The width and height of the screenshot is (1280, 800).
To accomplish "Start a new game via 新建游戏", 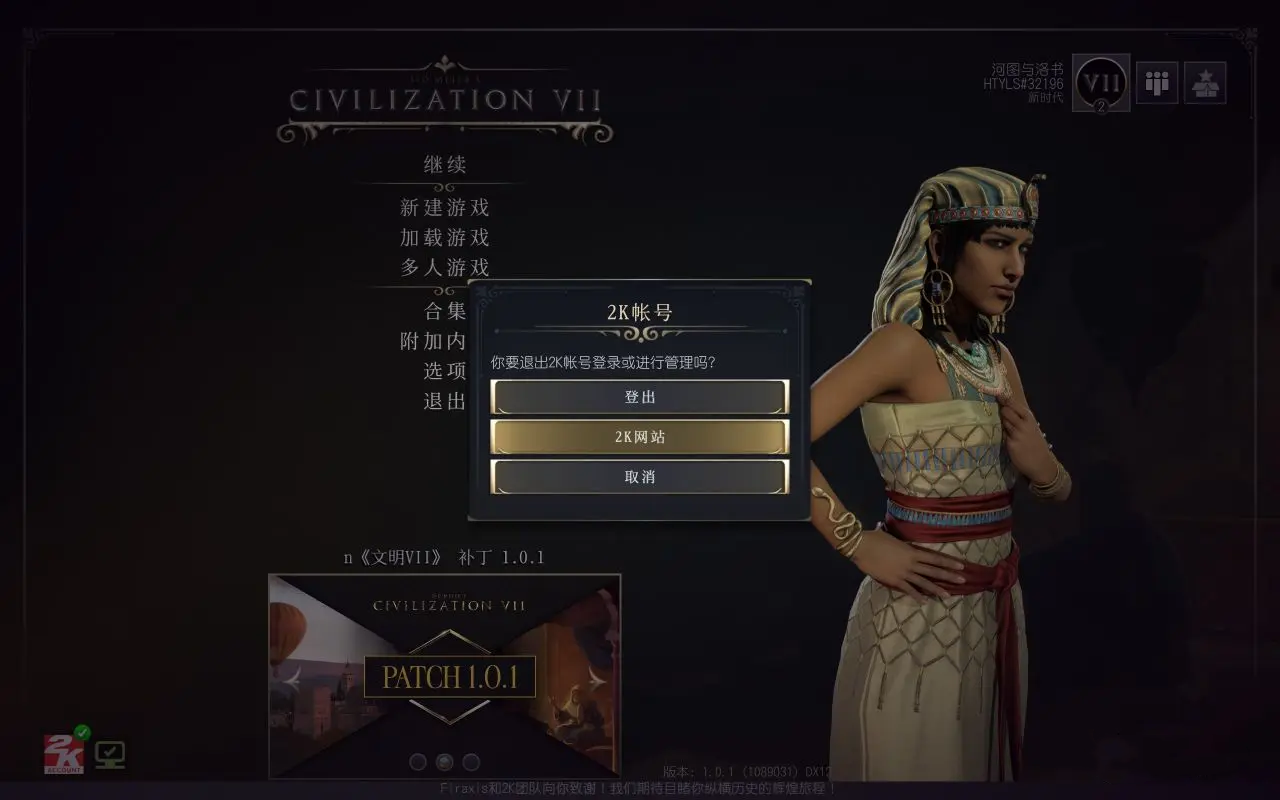I will tap(445, 208).
